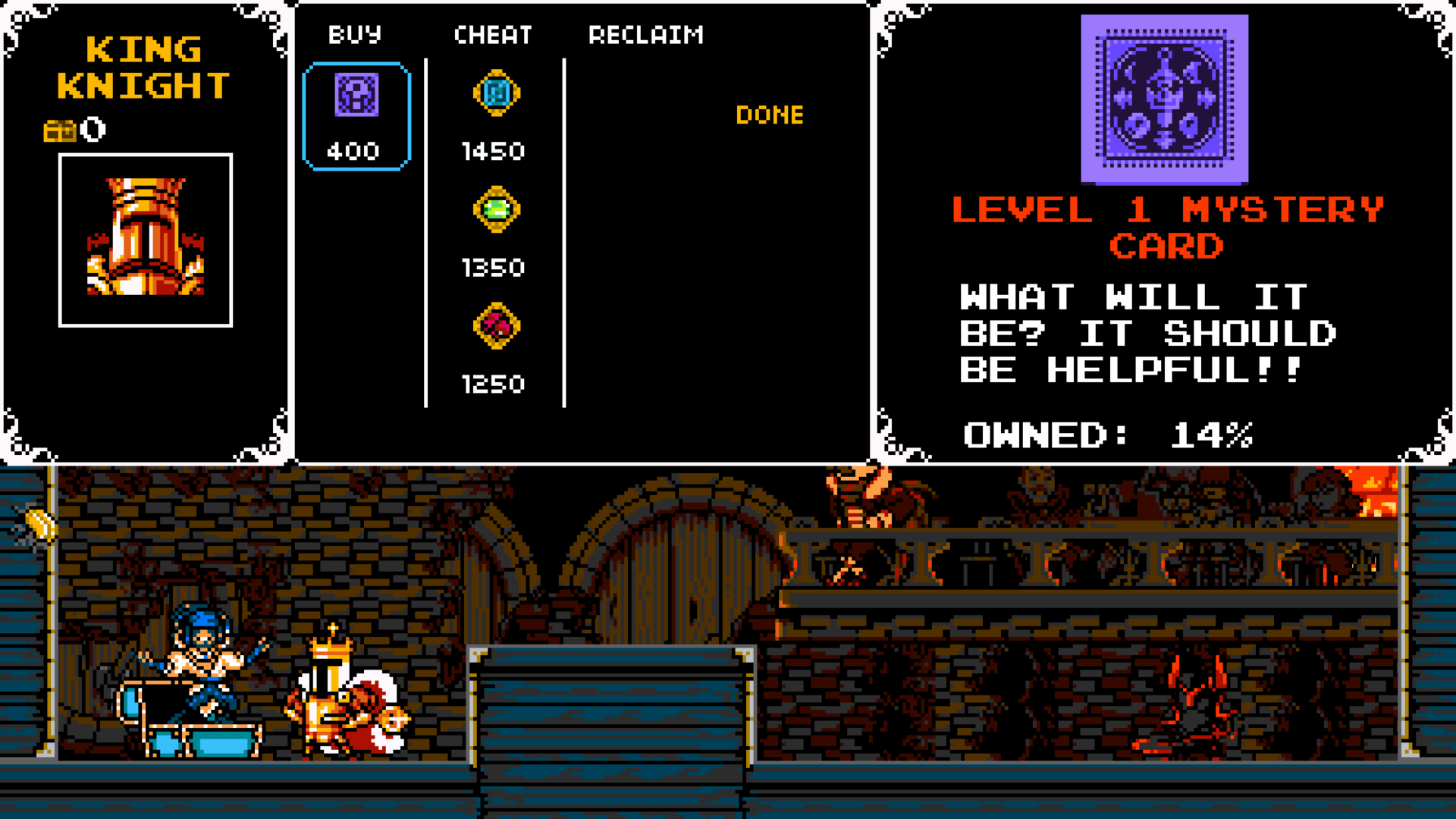1456x819 pixels.
Task: Click the King Knight portrait
Action: click(146, 240)
